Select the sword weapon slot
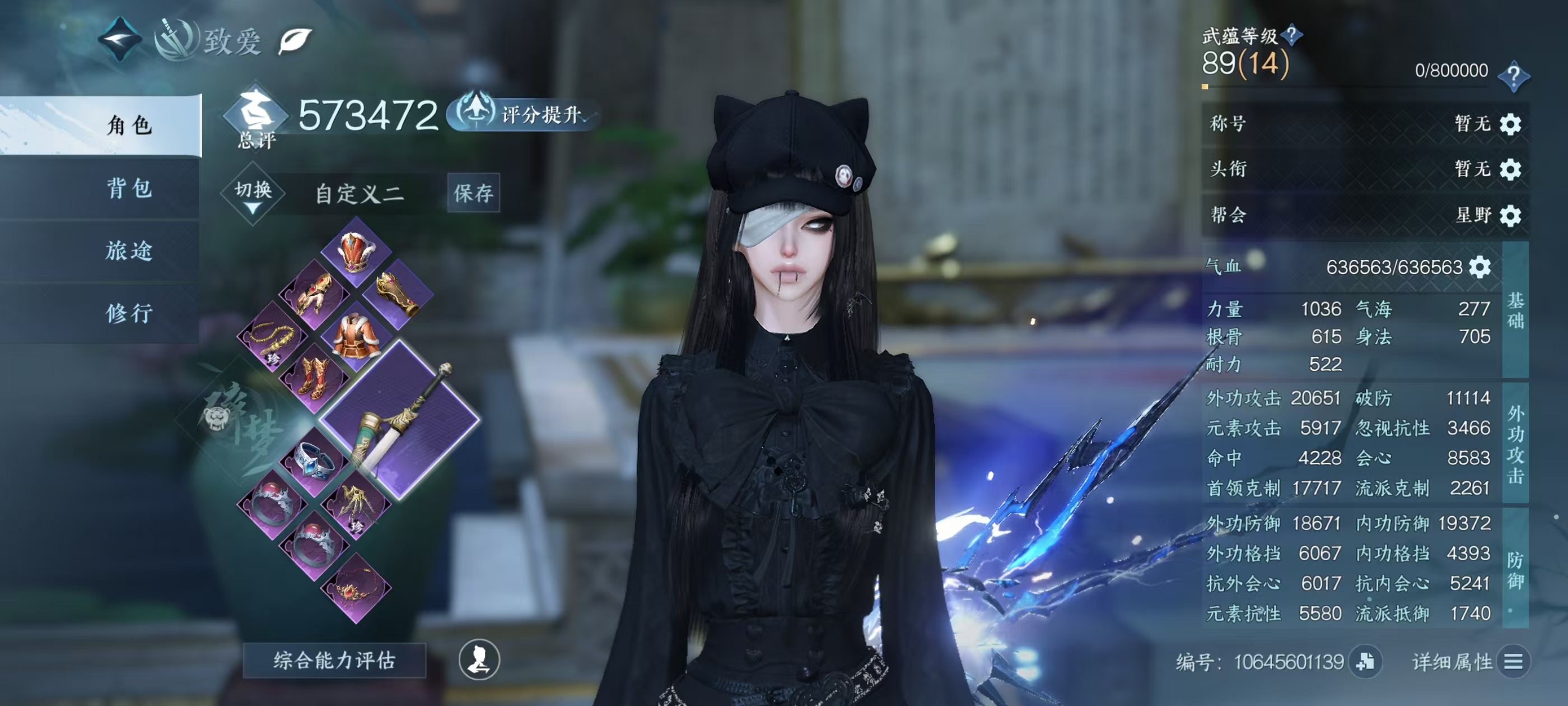The height and width of the screenshot is (706, 1568). pos(400,419)
